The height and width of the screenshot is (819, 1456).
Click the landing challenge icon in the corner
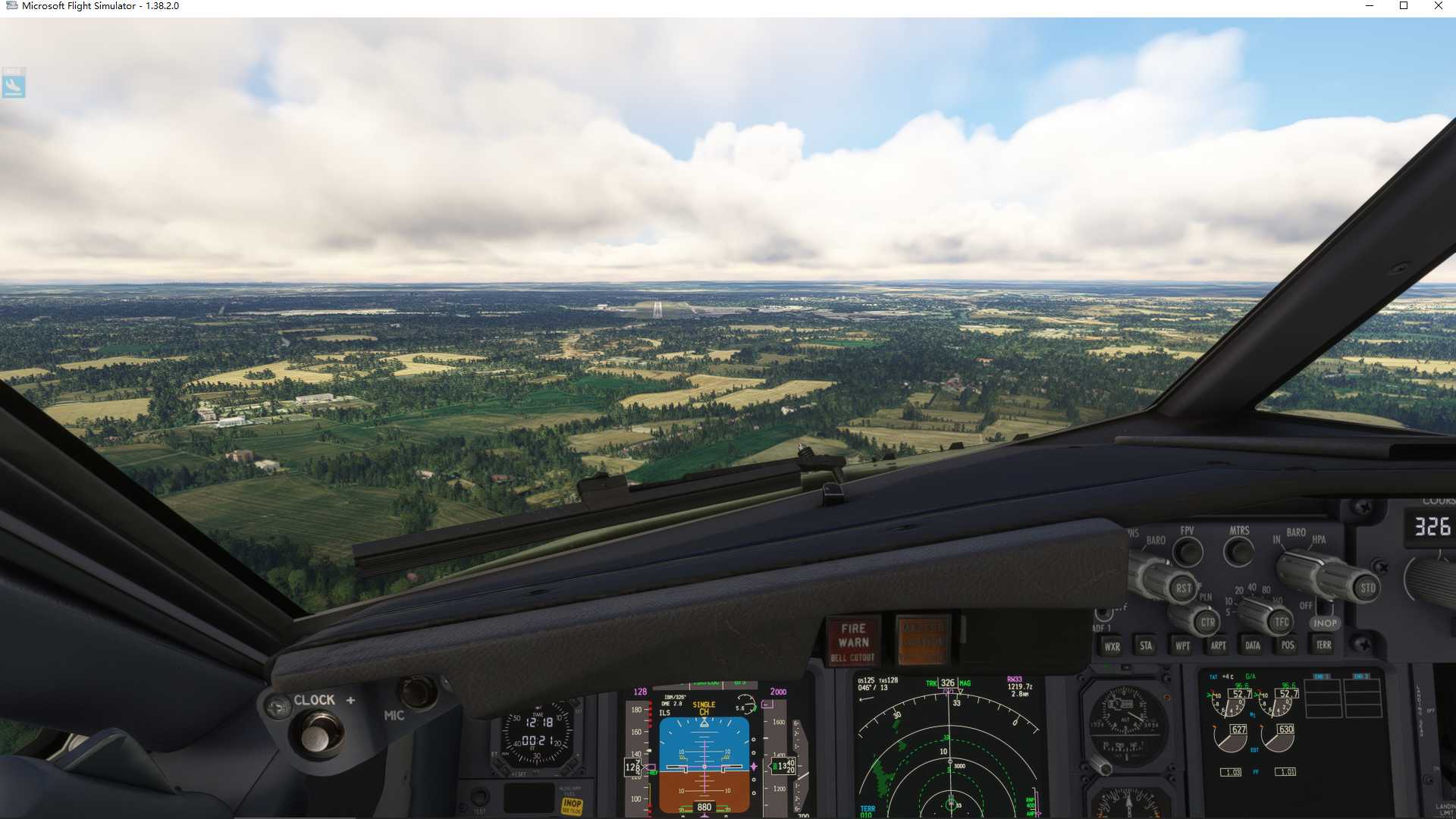pos(14,83)
